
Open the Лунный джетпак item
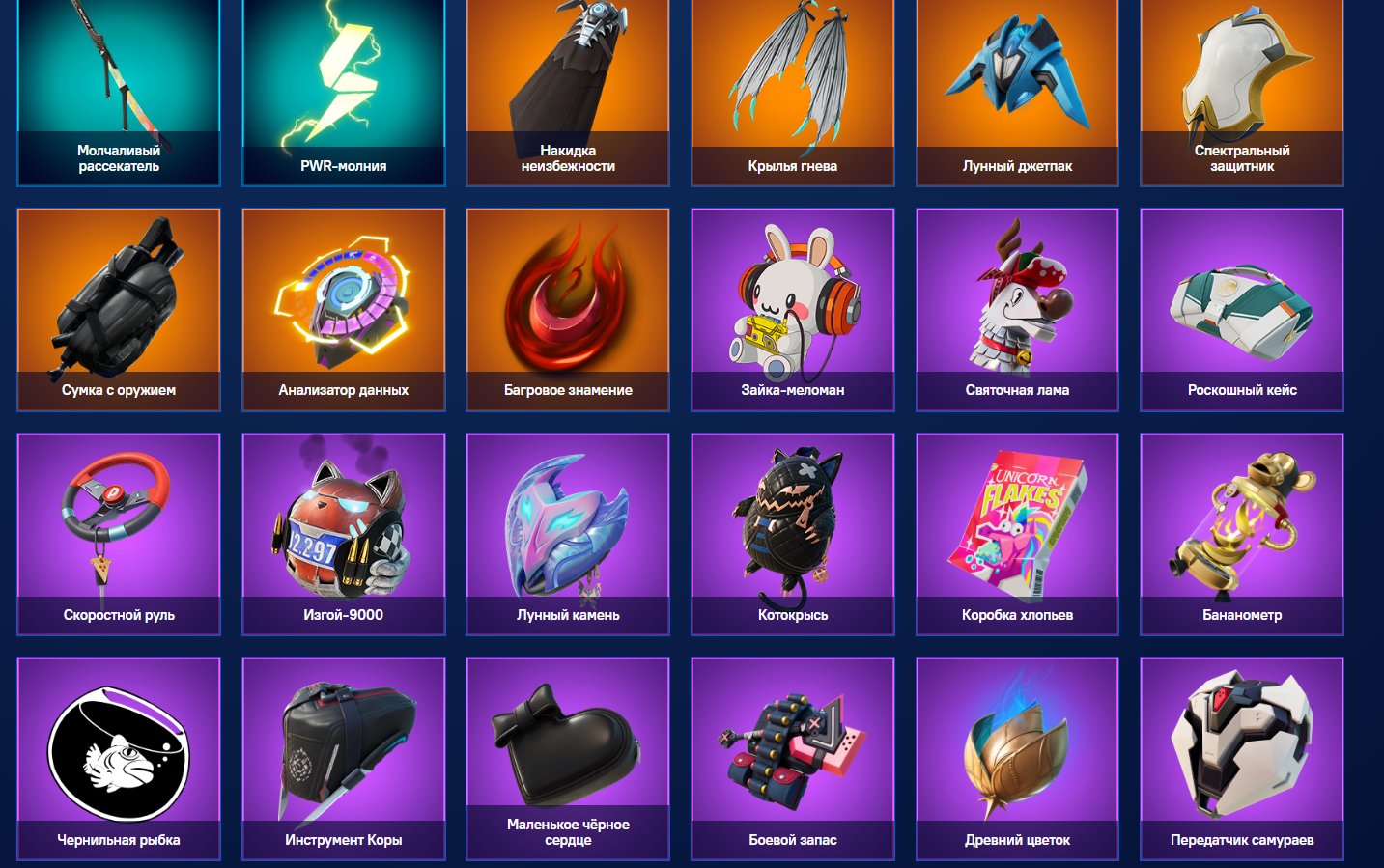[x=1017, y=72]
